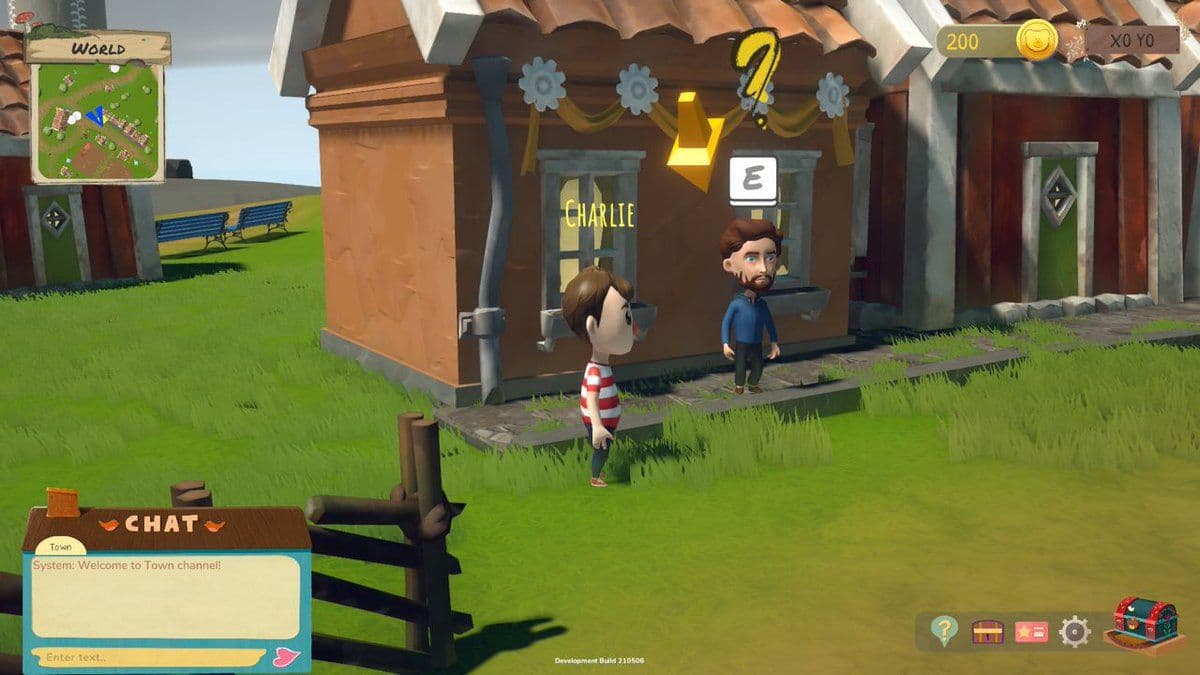1200x675 pixels.
Task: Switch to the Town chat tab
Action: coord(60,547)
